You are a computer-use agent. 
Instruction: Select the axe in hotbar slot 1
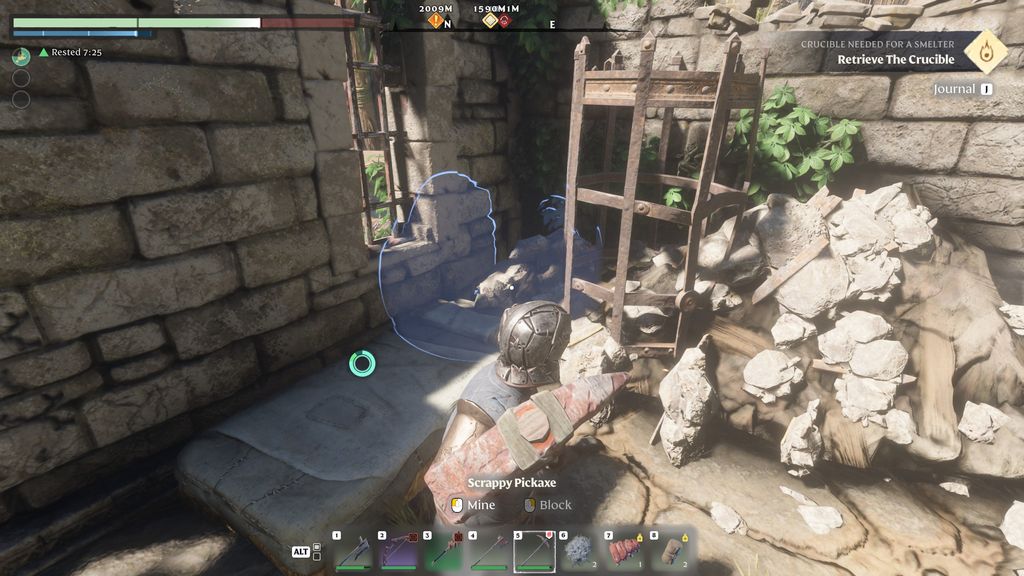353,551
